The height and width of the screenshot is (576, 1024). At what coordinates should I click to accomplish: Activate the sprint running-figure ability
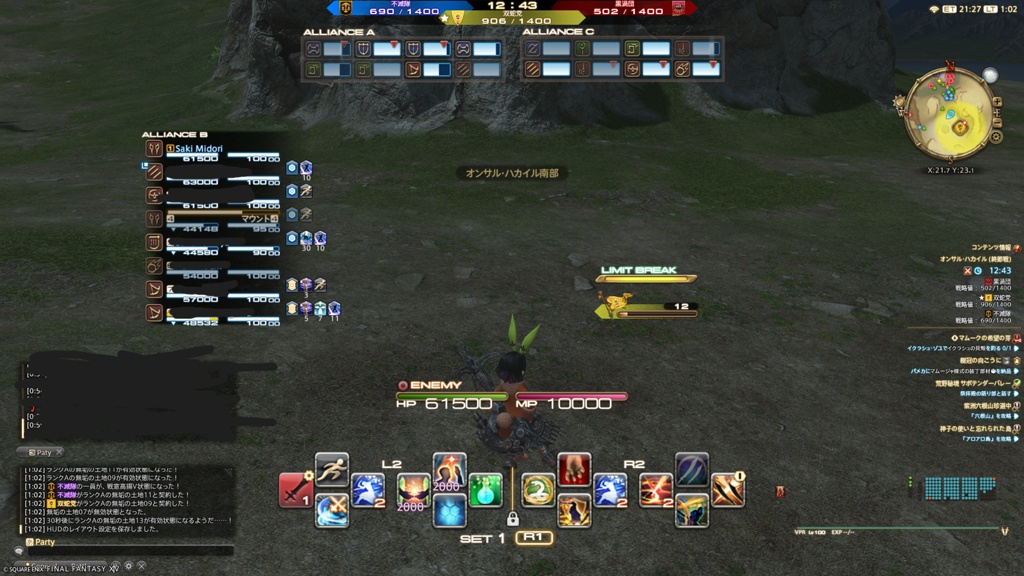point(332,468)
